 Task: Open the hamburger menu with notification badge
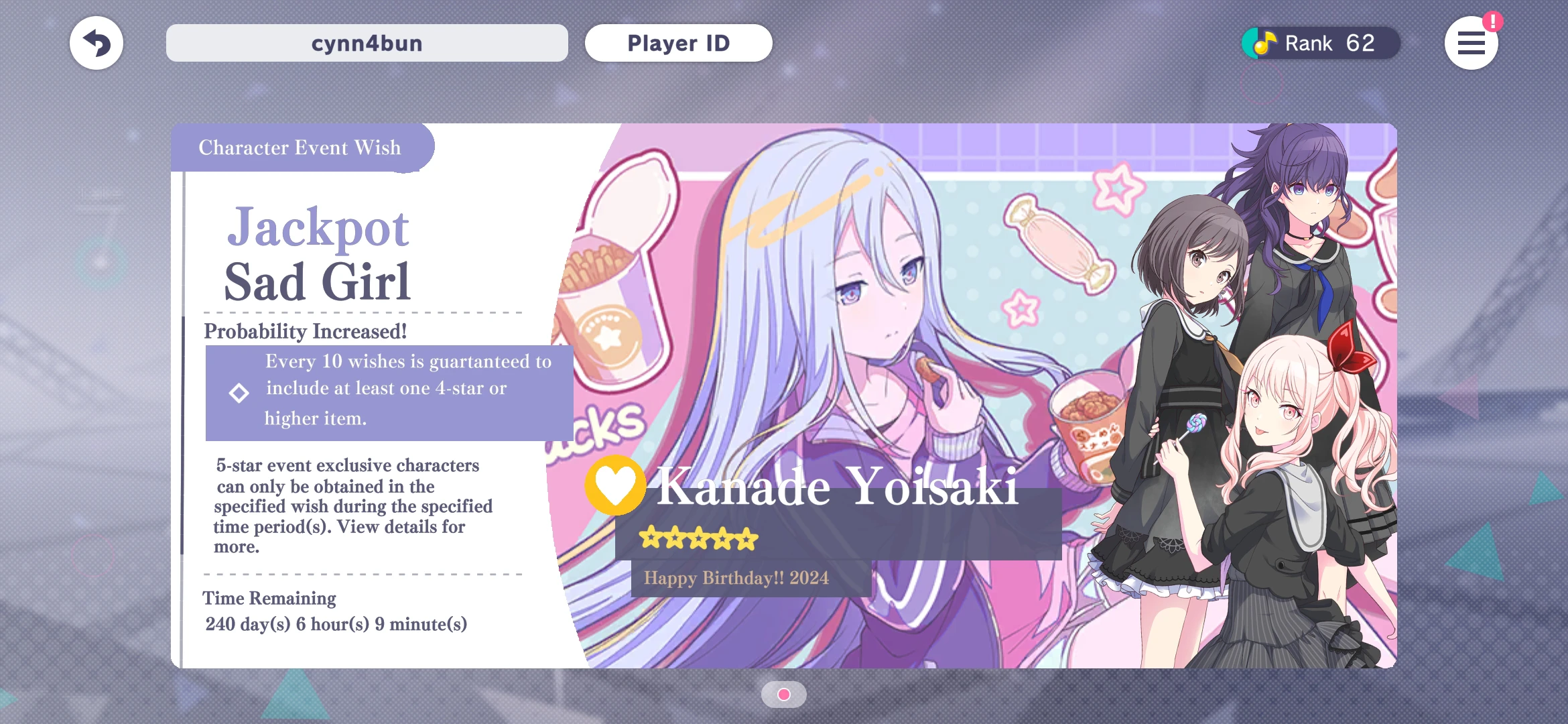coord(1472,43)
